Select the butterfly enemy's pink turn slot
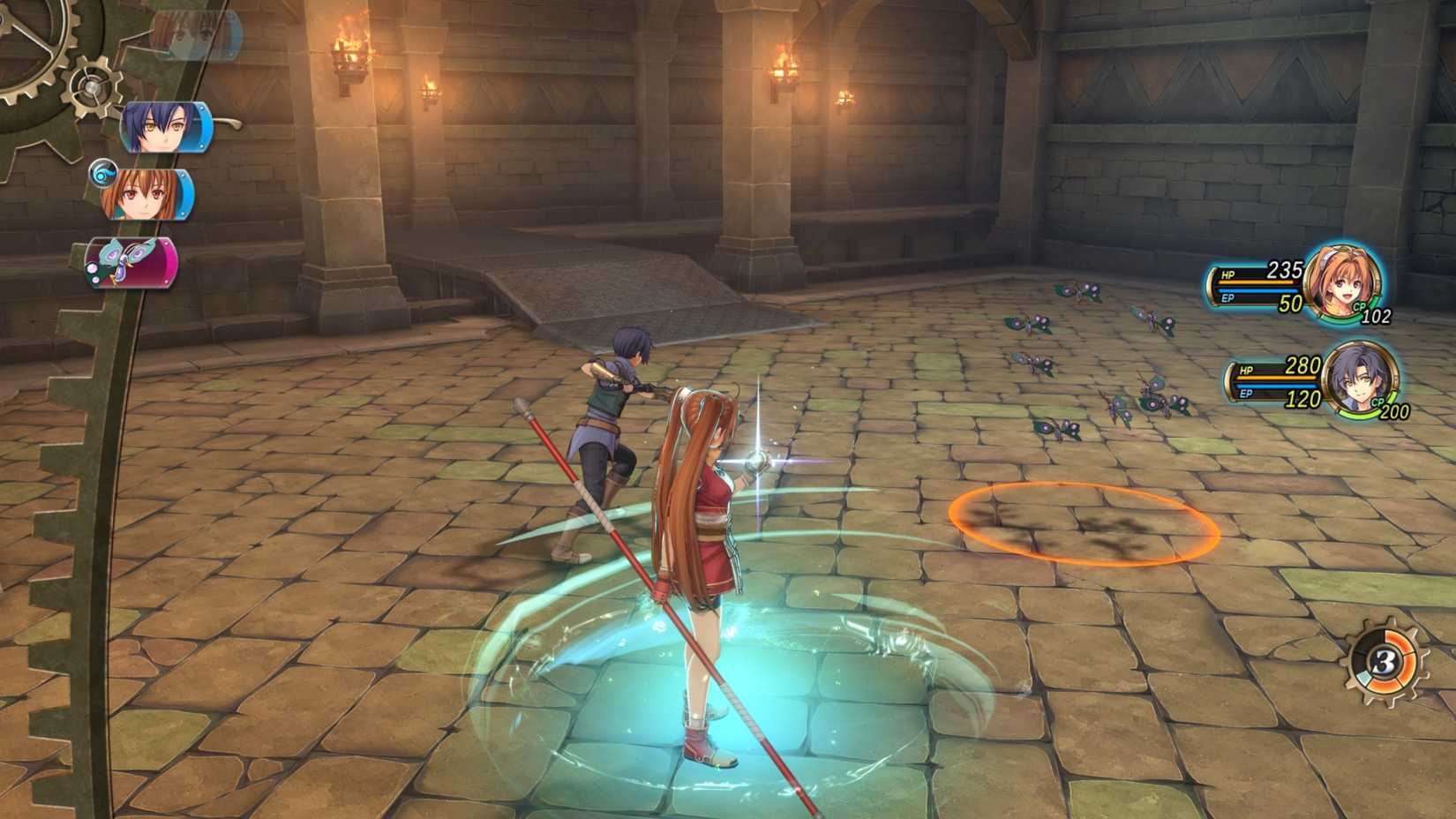The image size is (1456, 819). [x=129, y=262]
